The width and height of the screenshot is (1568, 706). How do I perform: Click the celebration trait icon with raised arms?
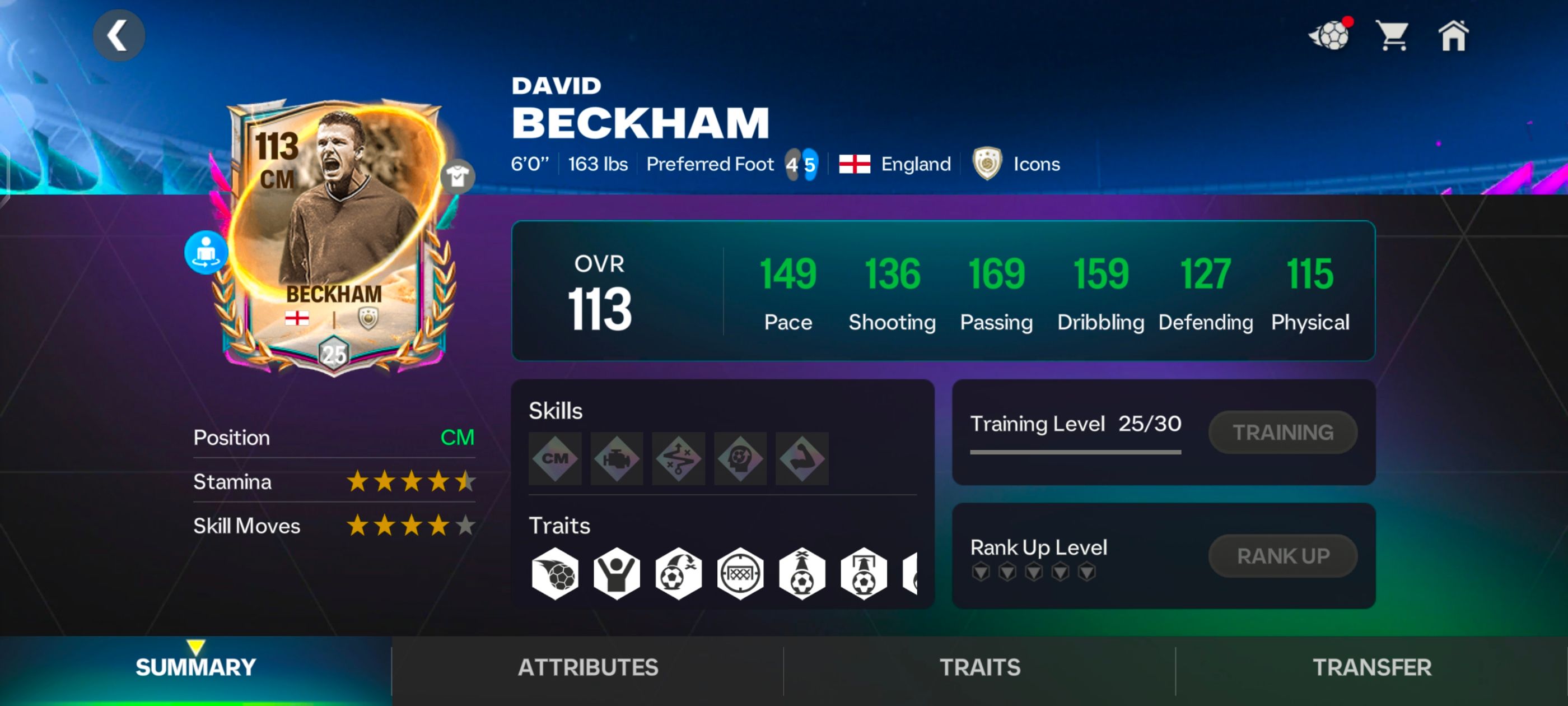616,573
